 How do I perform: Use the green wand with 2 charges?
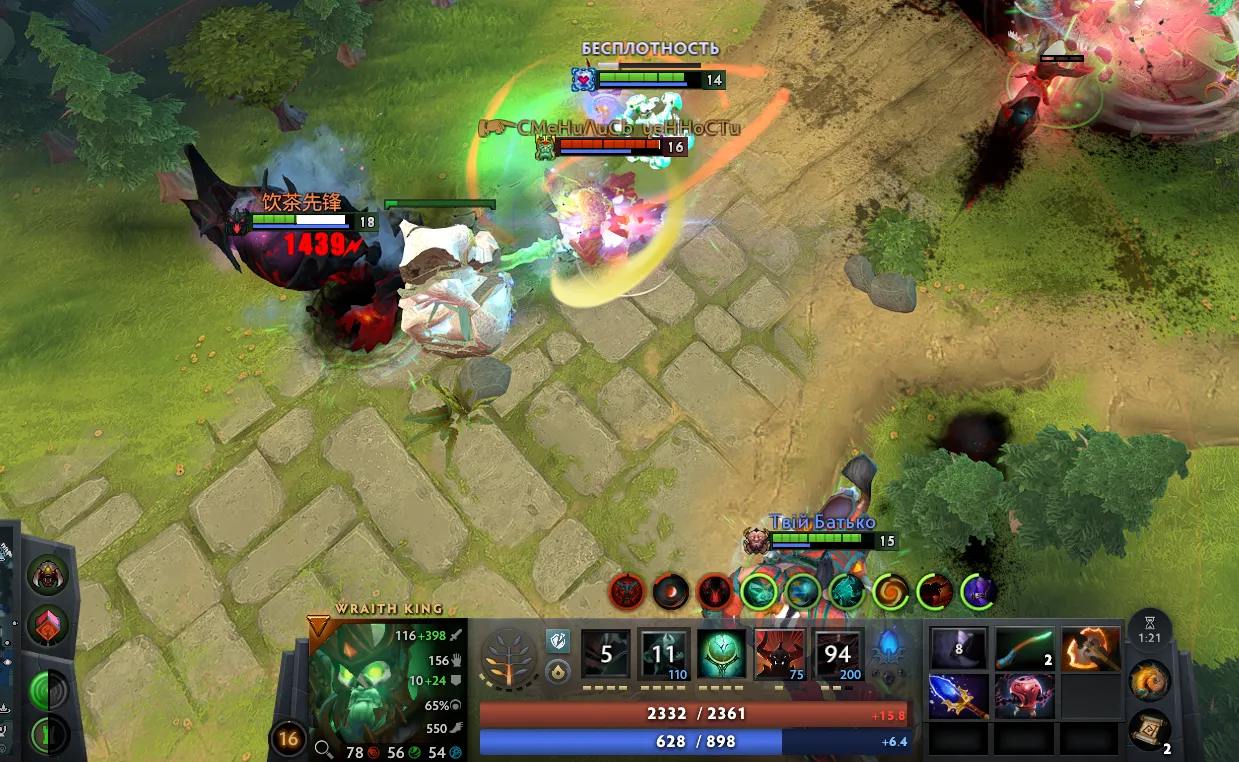point(1024,648)
